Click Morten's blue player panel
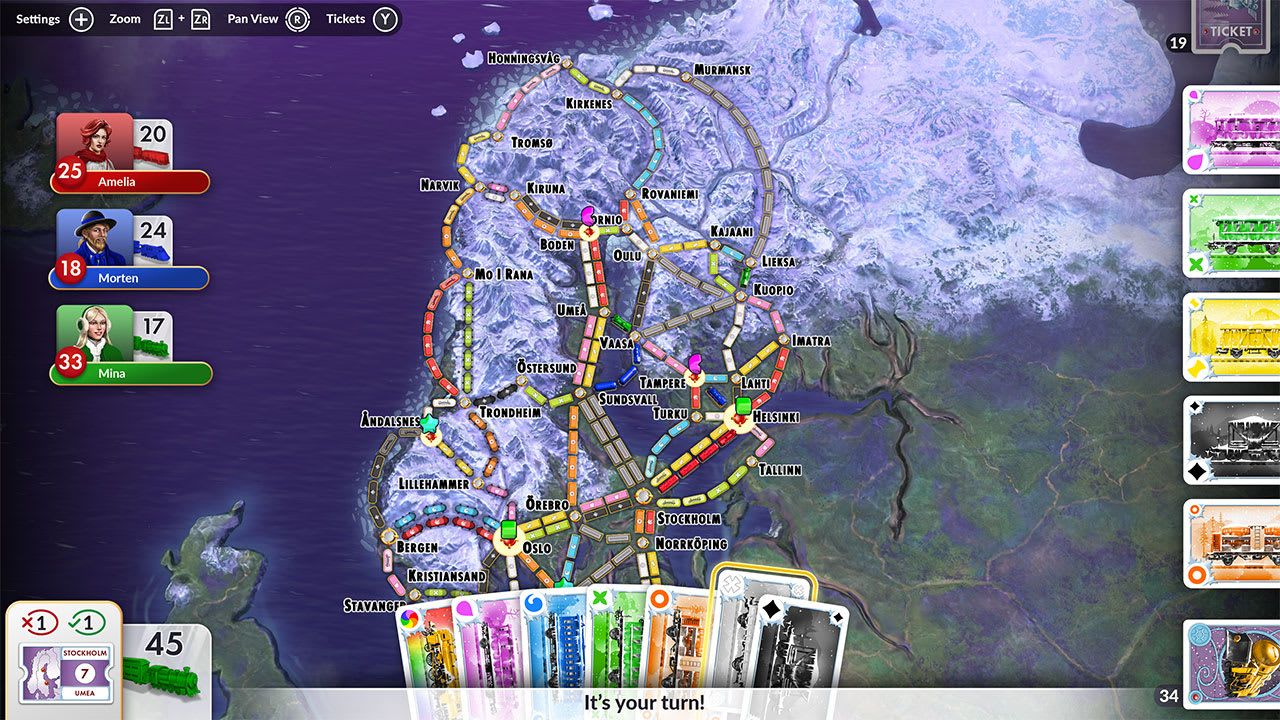Screen dimensions: 1280x720 click(128, 278)
